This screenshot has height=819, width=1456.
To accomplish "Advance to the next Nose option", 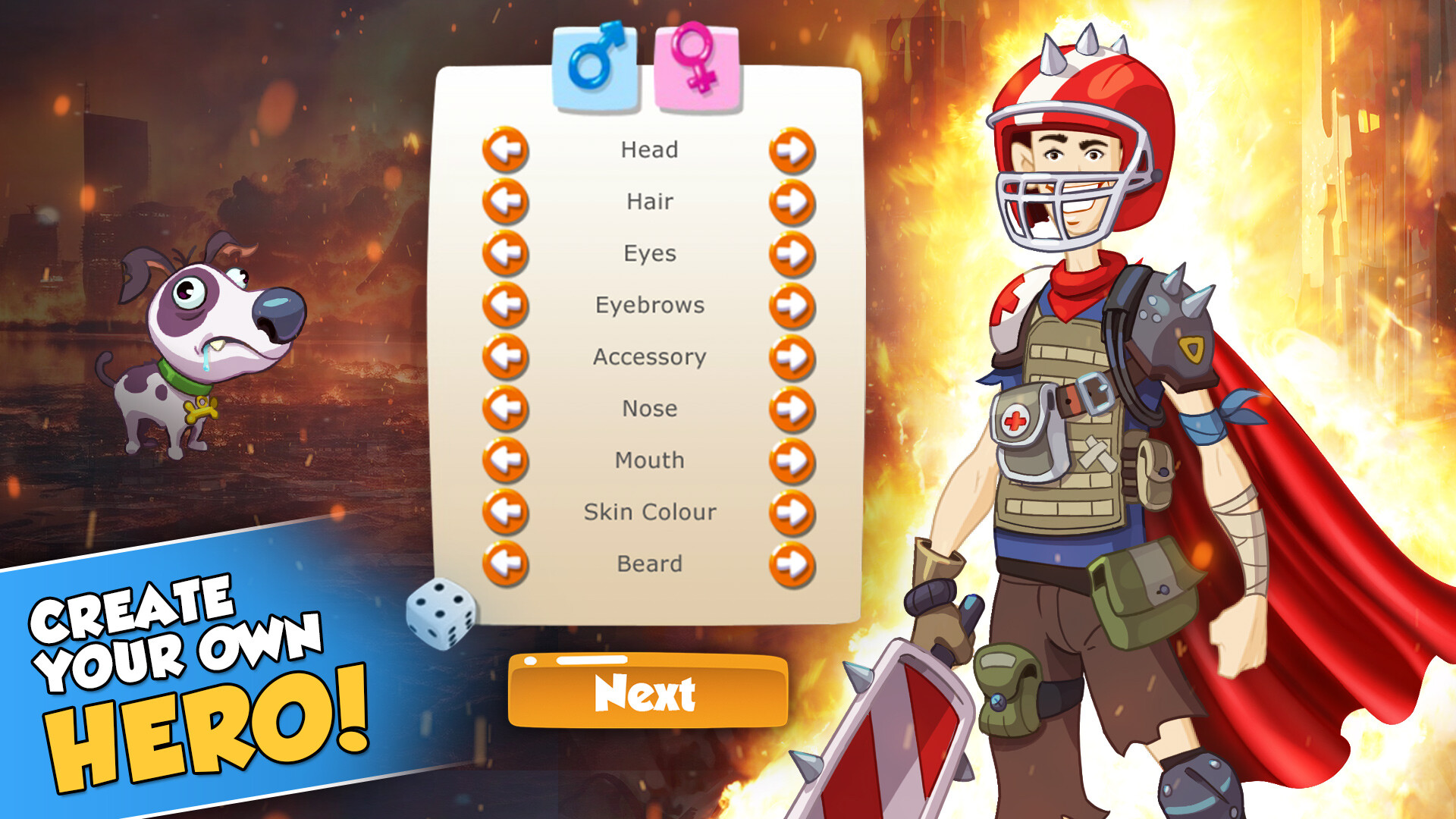I will (x=791, y=407).
